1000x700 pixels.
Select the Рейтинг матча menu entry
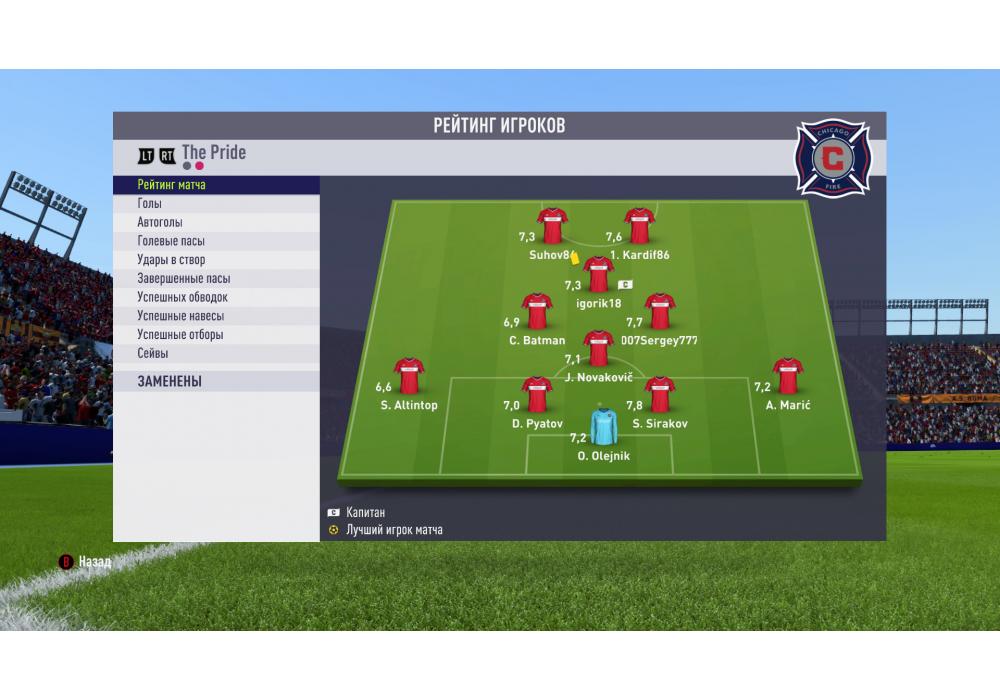click(x=215, y=185)
